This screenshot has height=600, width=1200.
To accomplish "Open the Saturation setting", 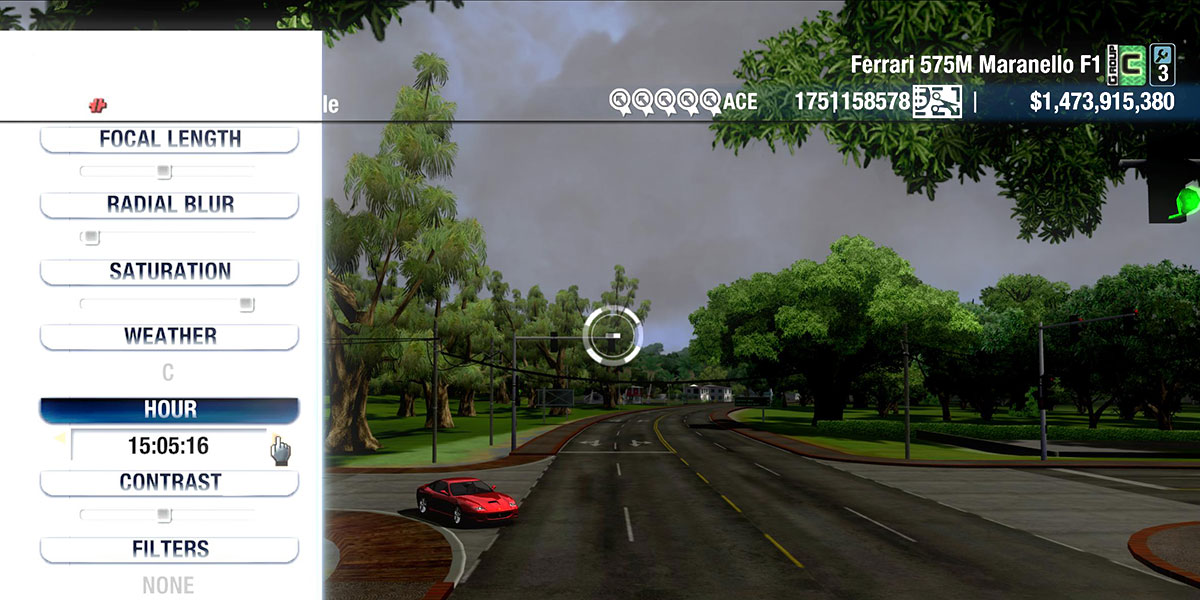I will (169, 272).
